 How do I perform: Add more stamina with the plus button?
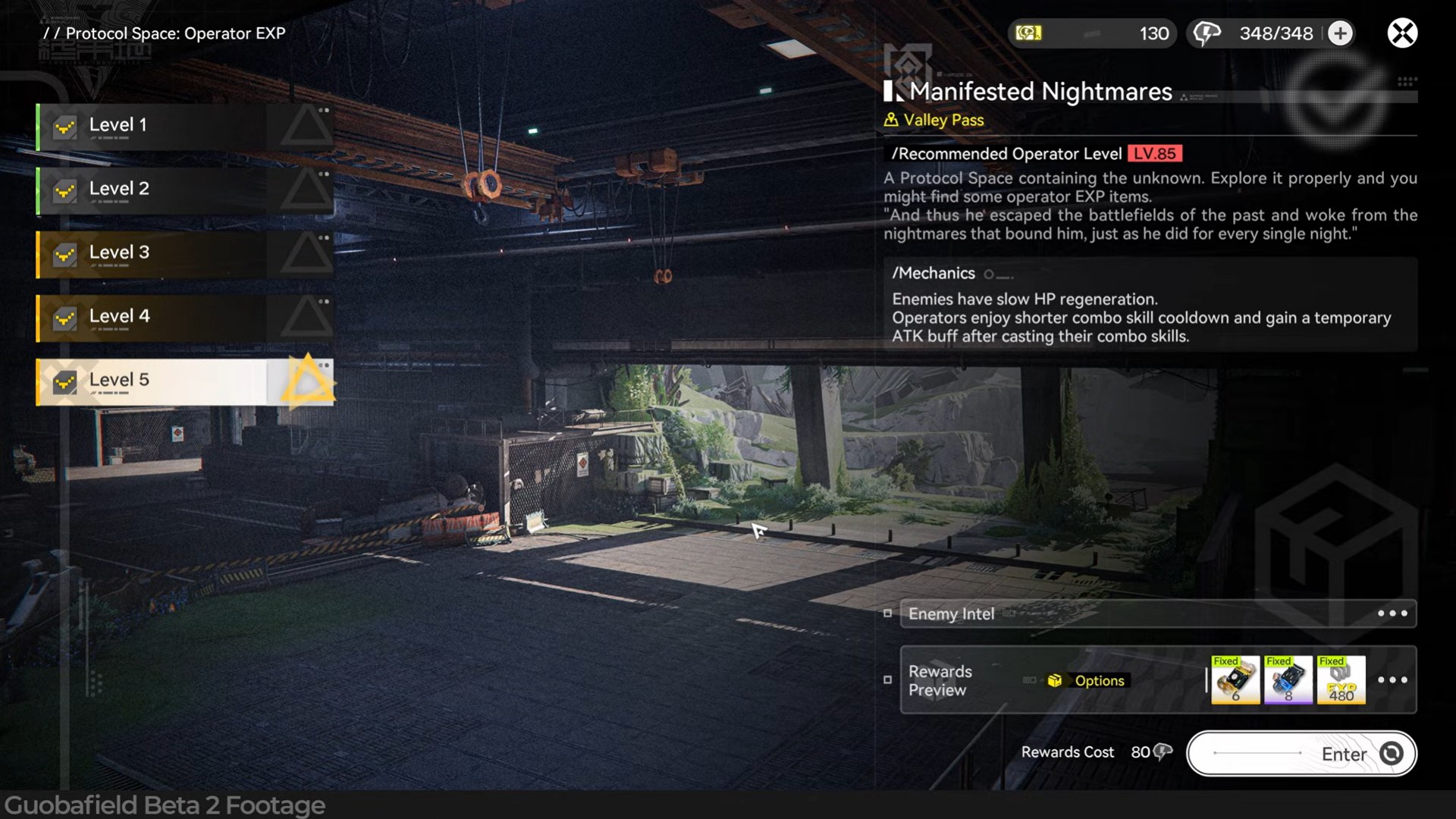(x=1340, y=33)
